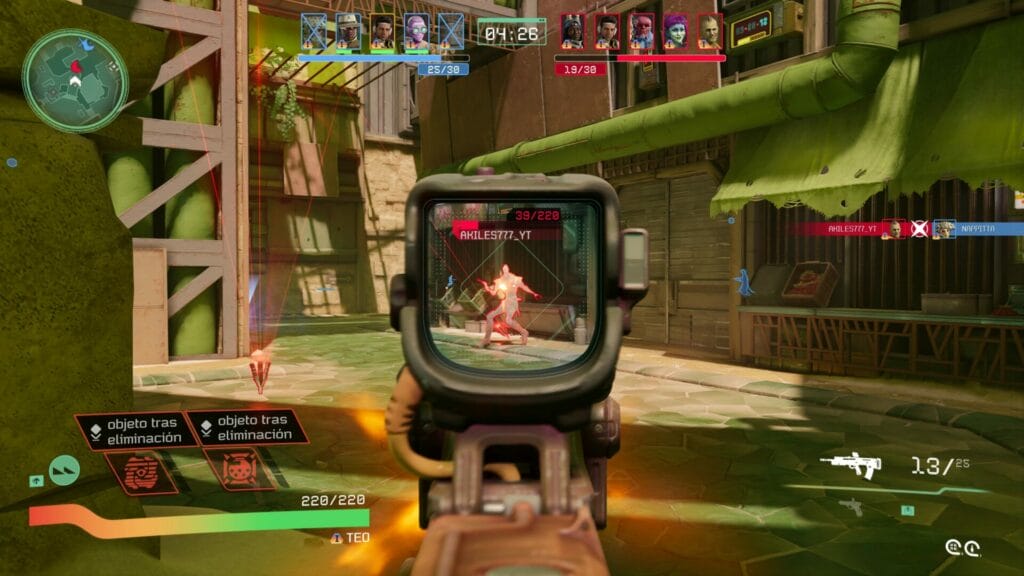The height and width of the screenshot is (576, 1024).
Task: Pick the dark-haired man on blue team
Action: (382, 32)
